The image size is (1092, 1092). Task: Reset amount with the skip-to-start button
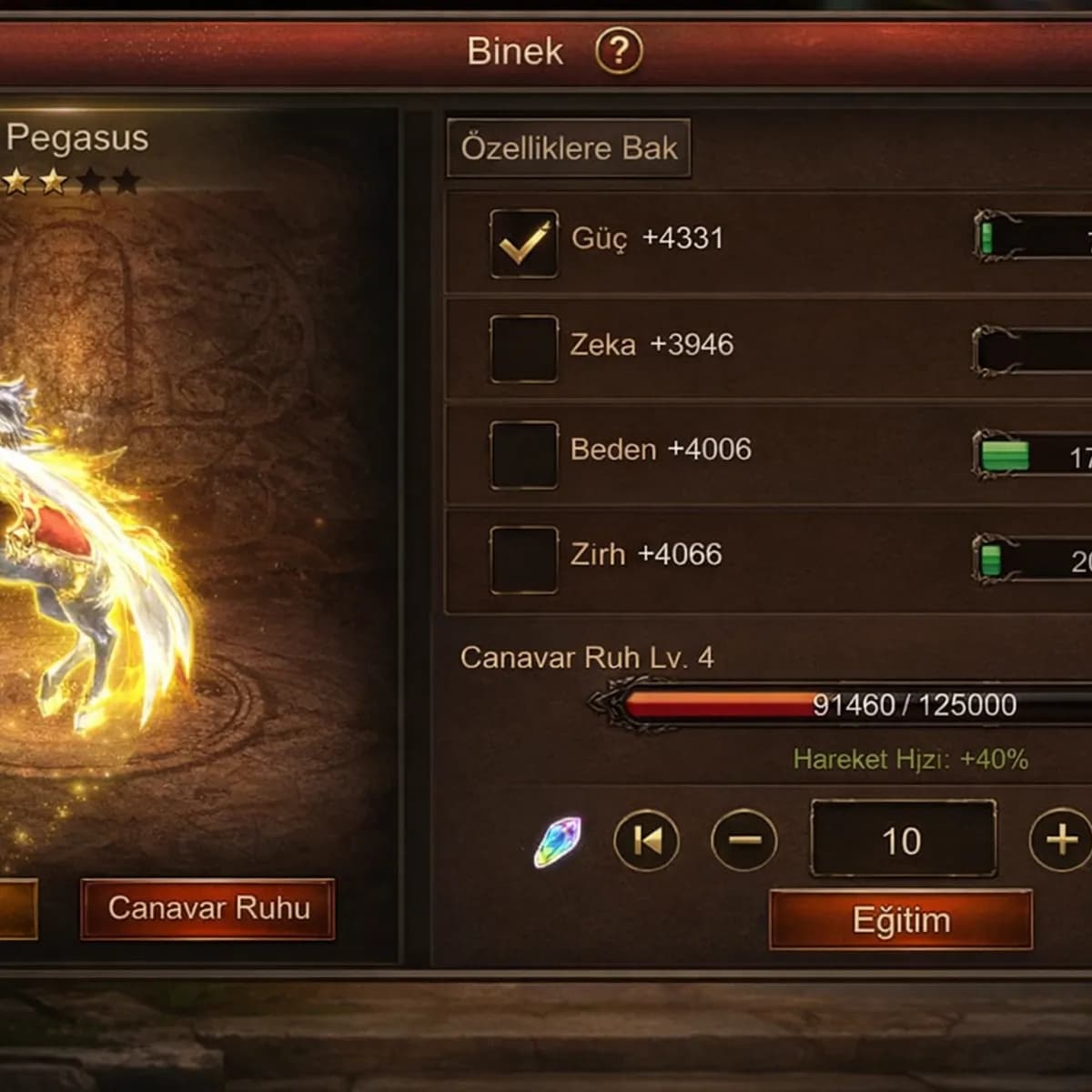(x=647, y=841)
